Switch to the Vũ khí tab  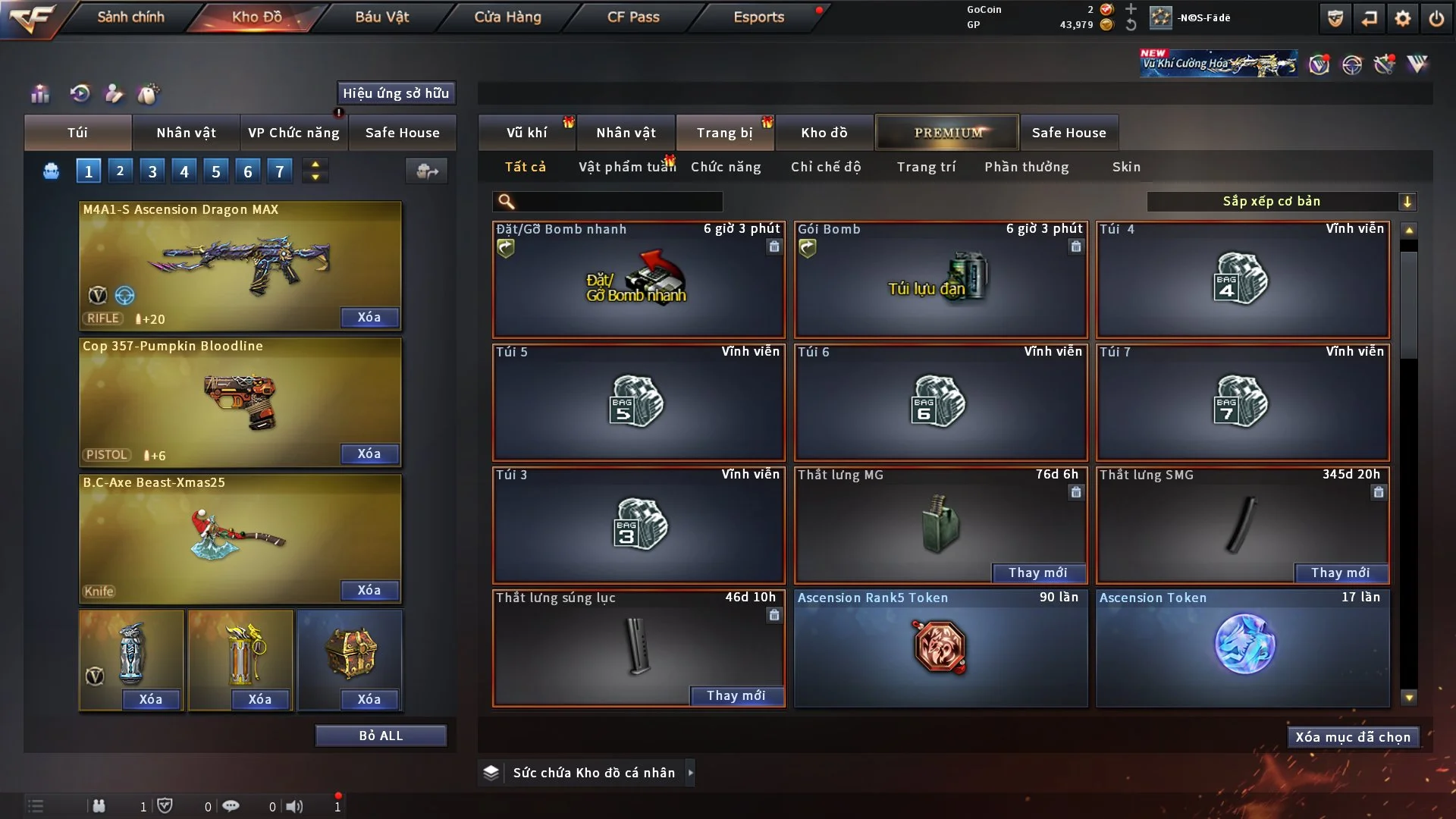coord(526,133)
